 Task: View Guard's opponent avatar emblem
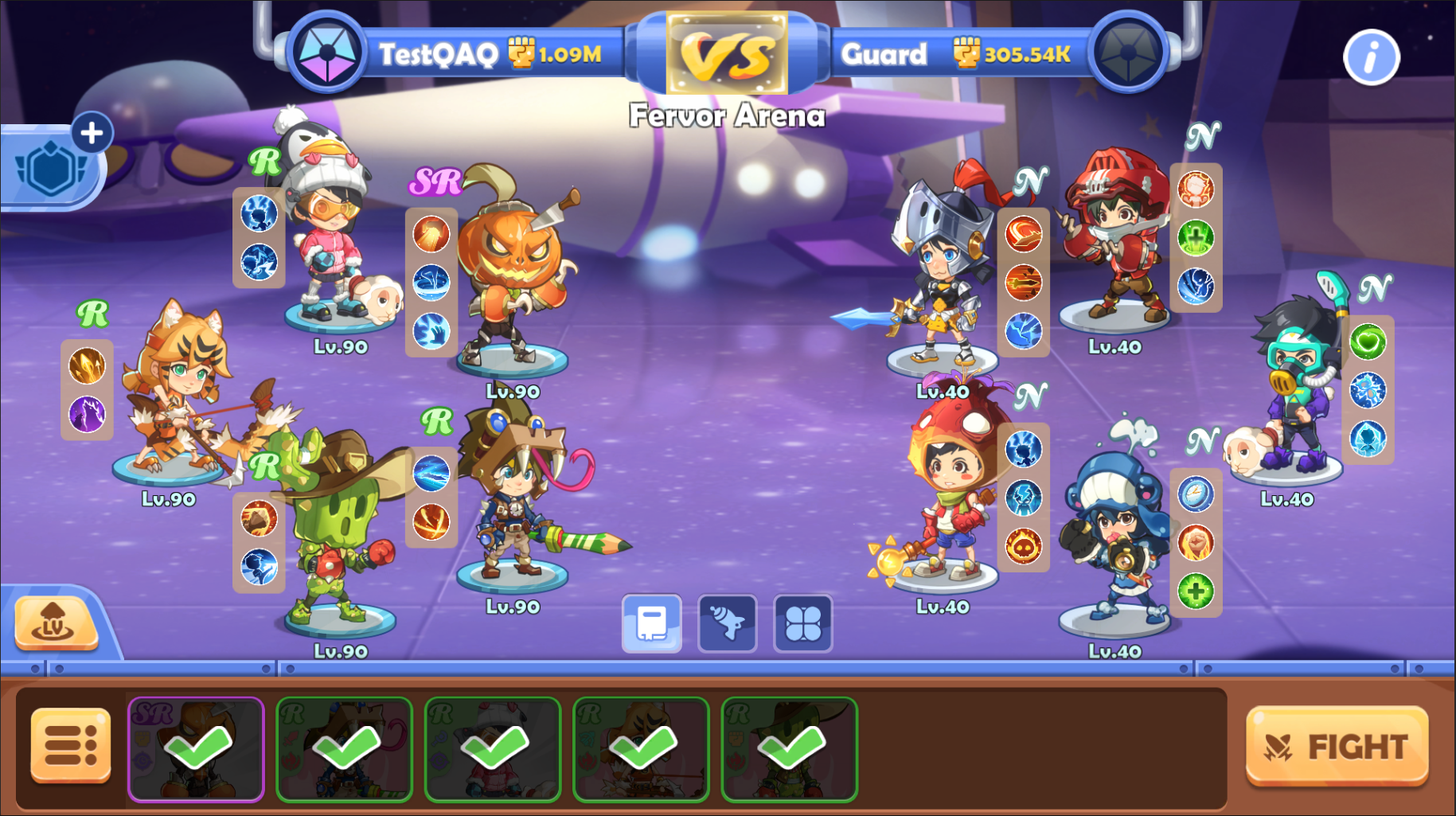(1127, 53)
